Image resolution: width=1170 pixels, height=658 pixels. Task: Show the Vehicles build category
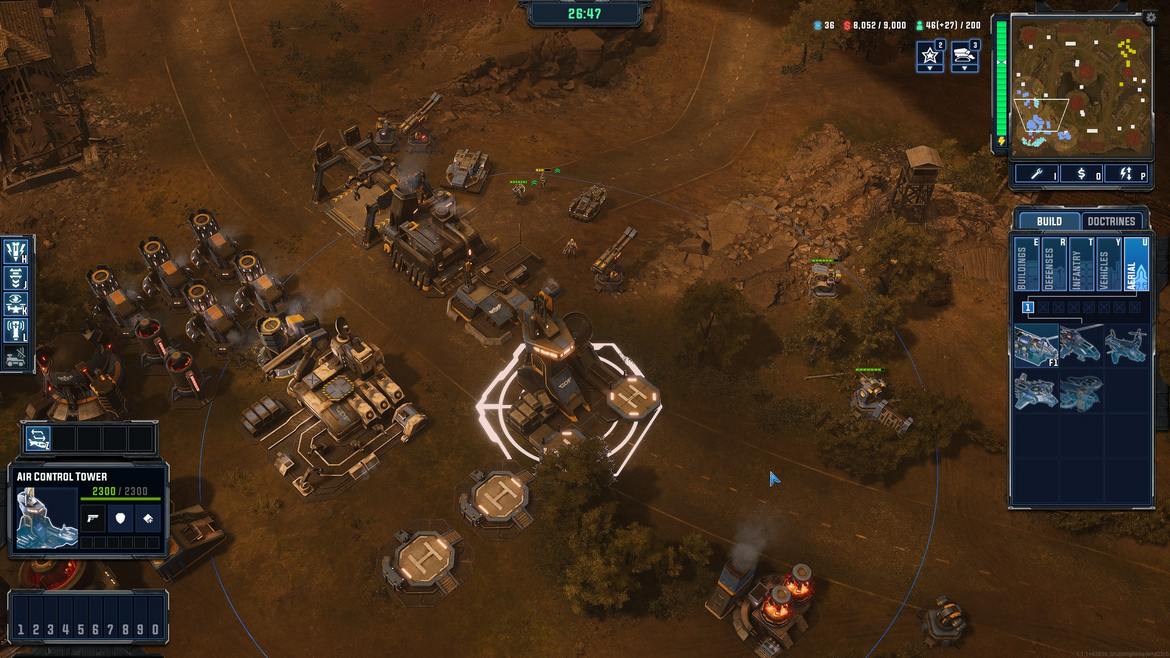point(1108,265)
